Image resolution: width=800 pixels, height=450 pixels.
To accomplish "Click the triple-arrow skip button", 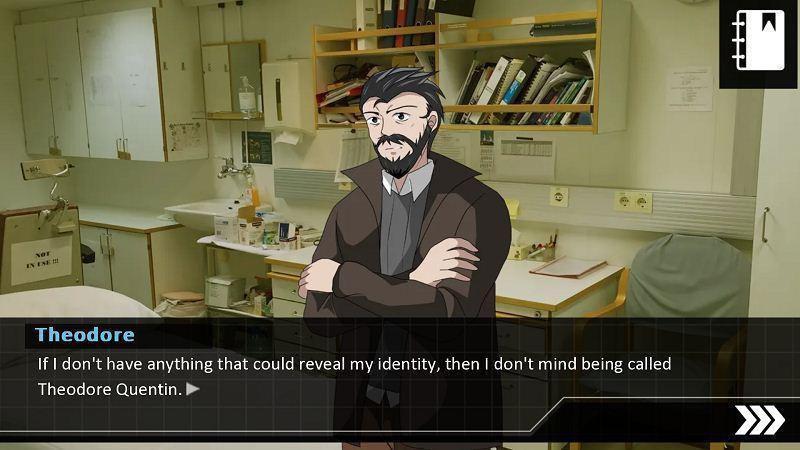I will point(759,421).
